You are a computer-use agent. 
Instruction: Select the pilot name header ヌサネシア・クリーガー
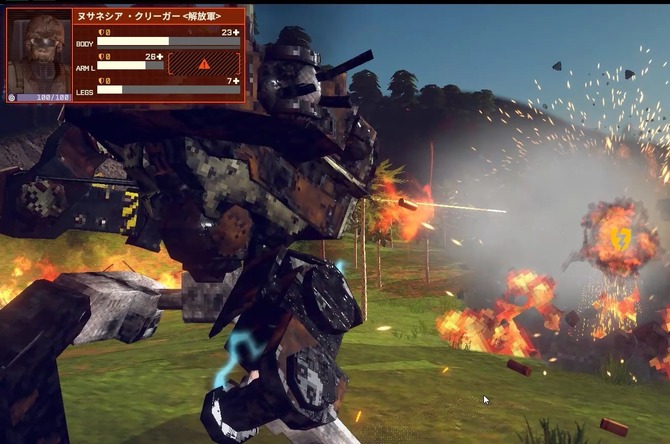click(x=158, y=16)
